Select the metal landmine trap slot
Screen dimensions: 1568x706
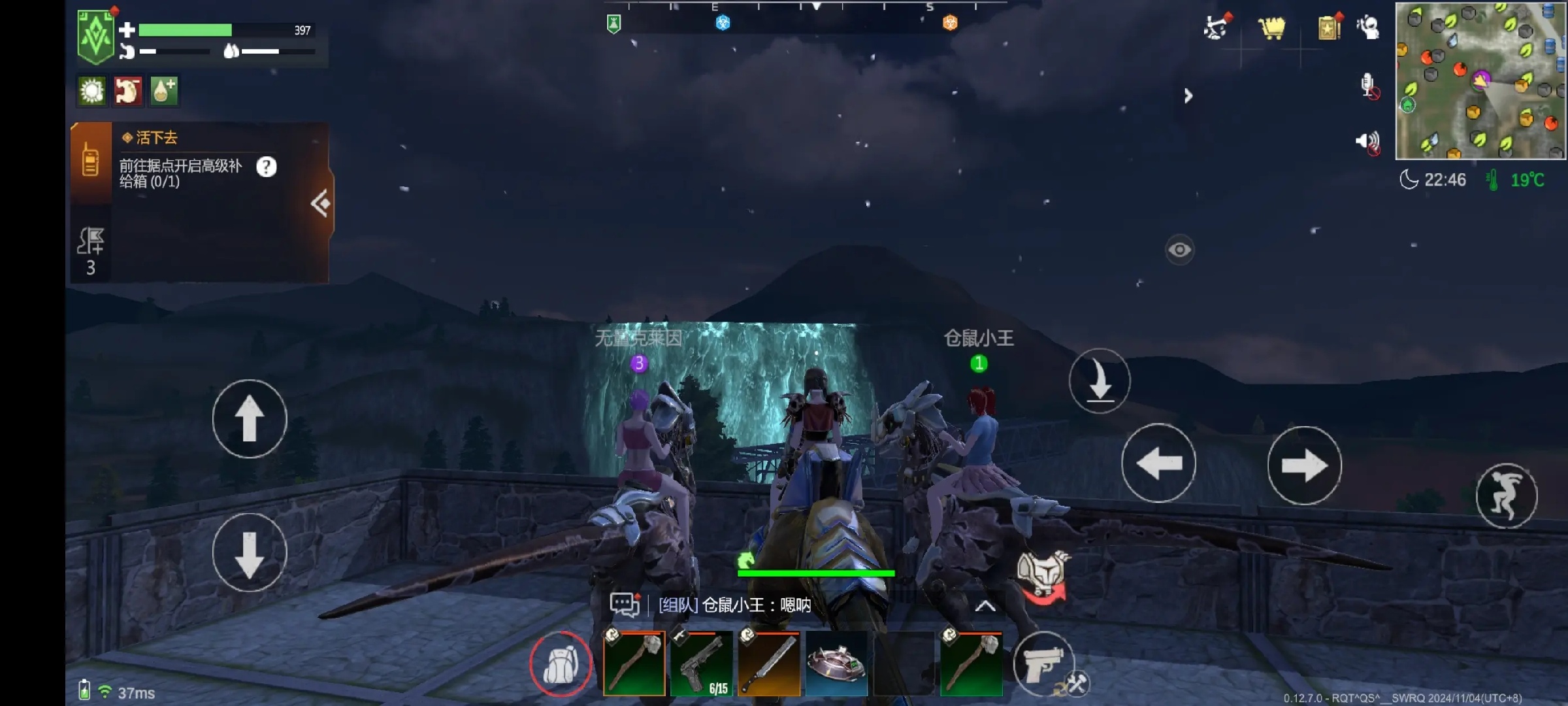(836, 664)
